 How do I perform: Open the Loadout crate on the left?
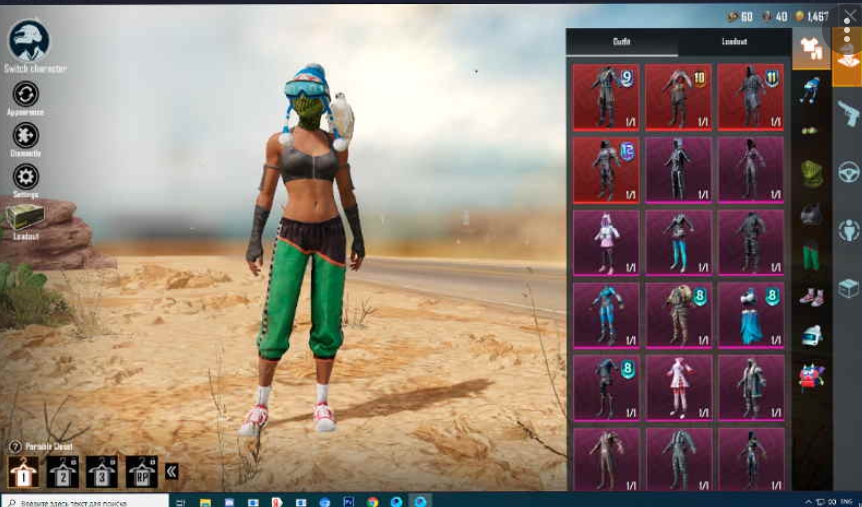25,218
